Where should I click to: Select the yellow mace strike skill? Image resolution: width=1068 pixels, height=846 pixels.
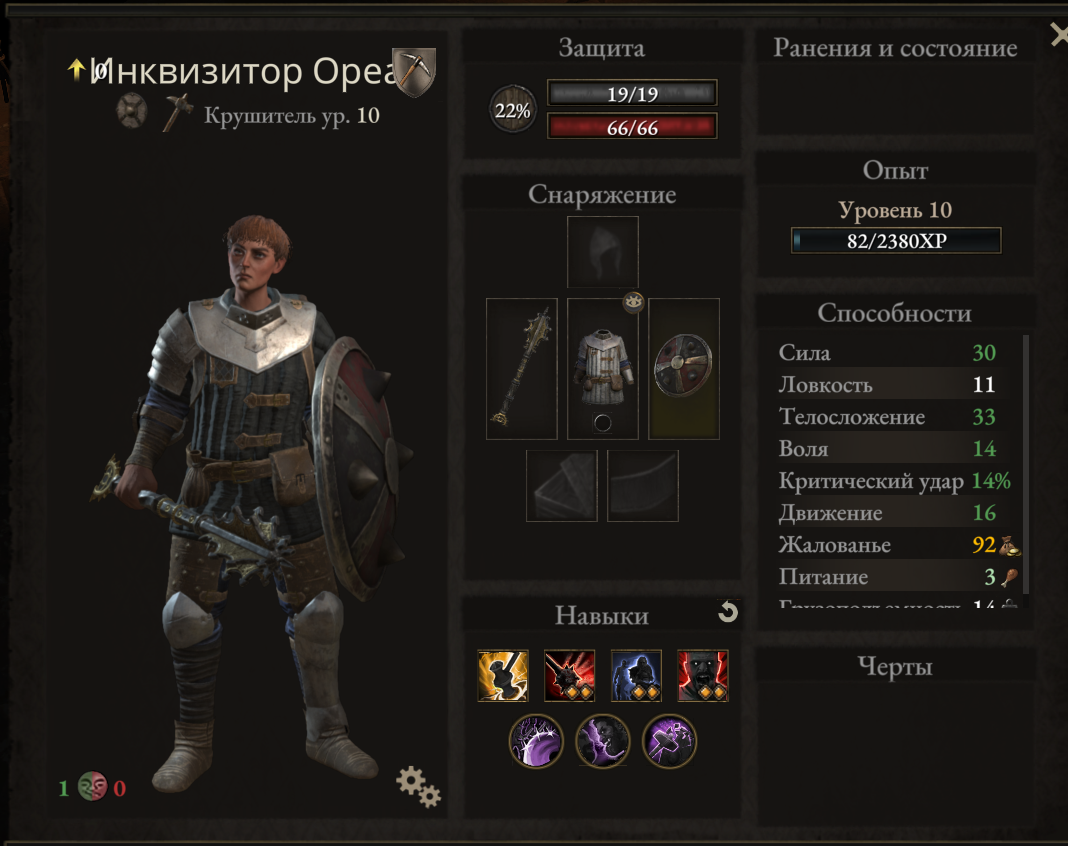(503, 675)
